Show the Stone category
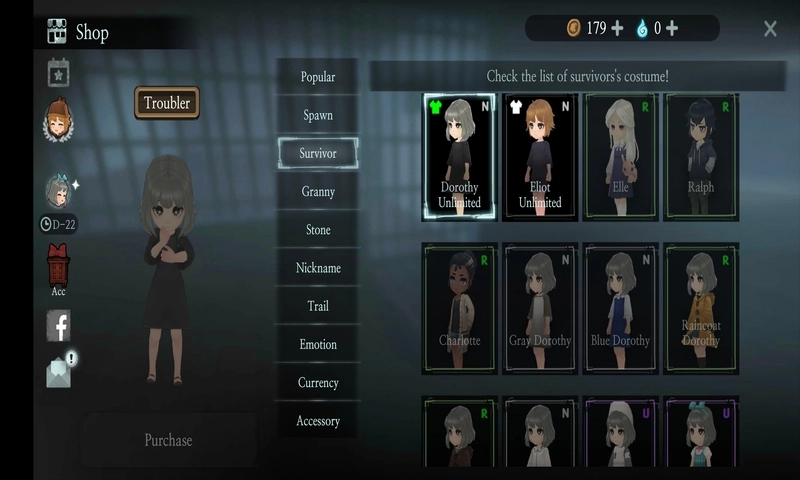The image size is (800, 480). pyautogui.click(x=318, y=230)
